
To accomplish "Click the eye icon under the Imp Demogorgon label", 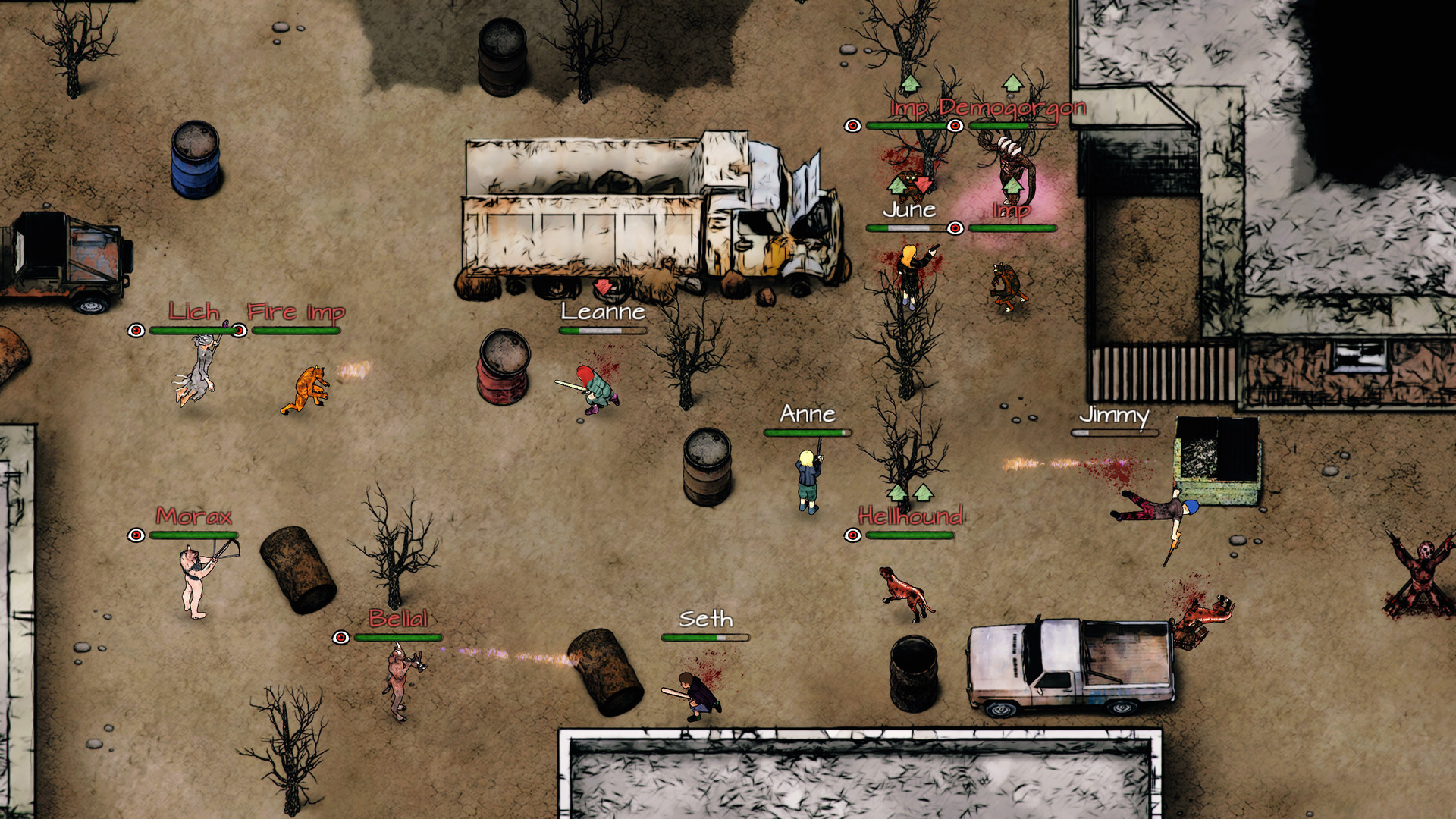I will (955, 126).
